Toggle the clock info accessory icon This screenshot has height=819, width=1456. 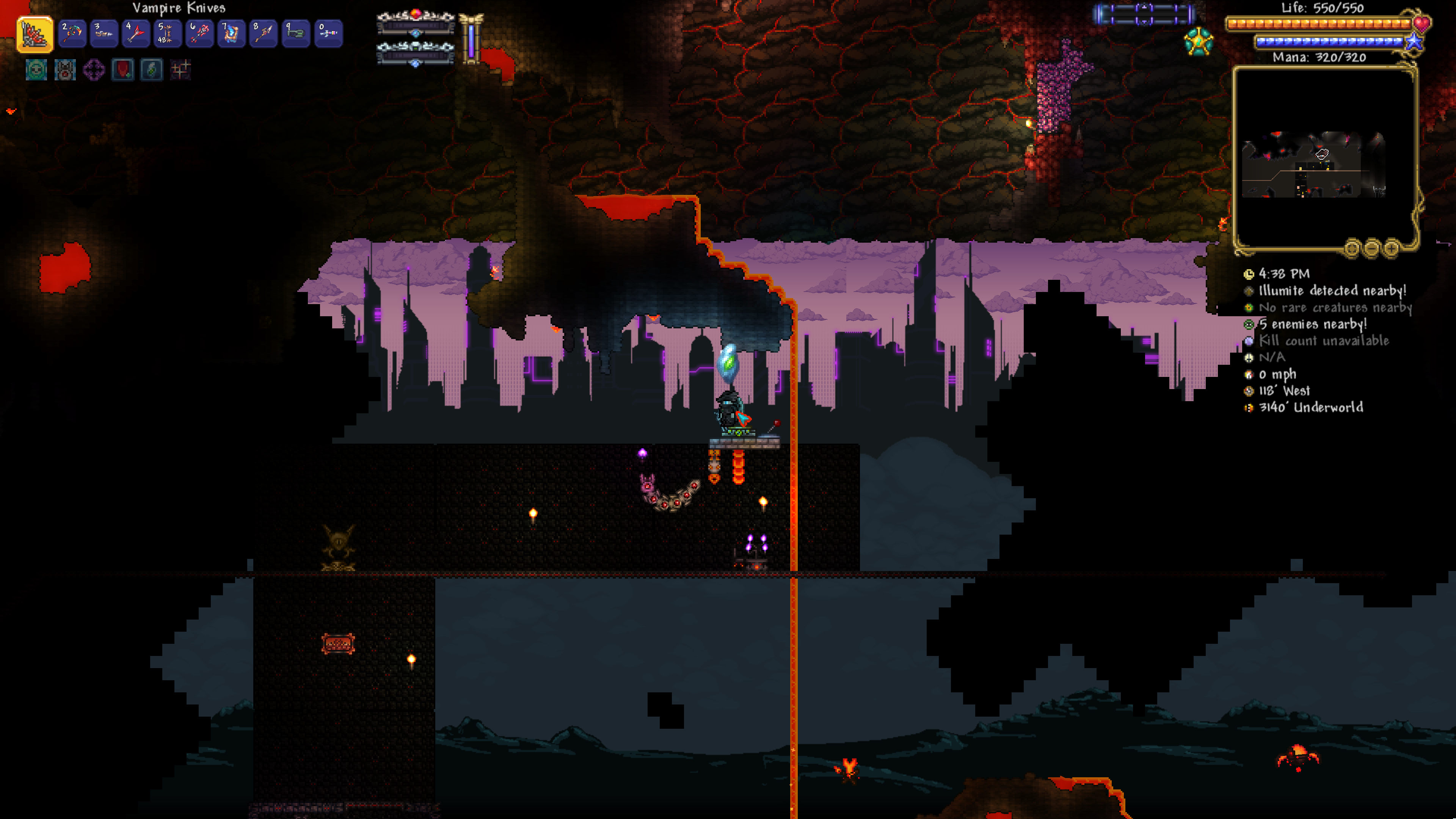1249,274
